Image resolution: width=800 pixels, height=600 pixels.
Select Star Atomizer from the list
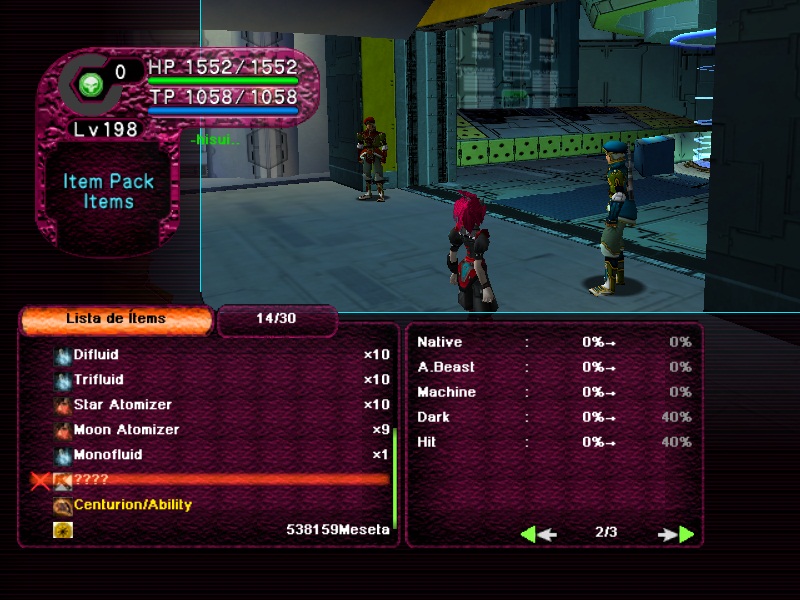point(122,405)
